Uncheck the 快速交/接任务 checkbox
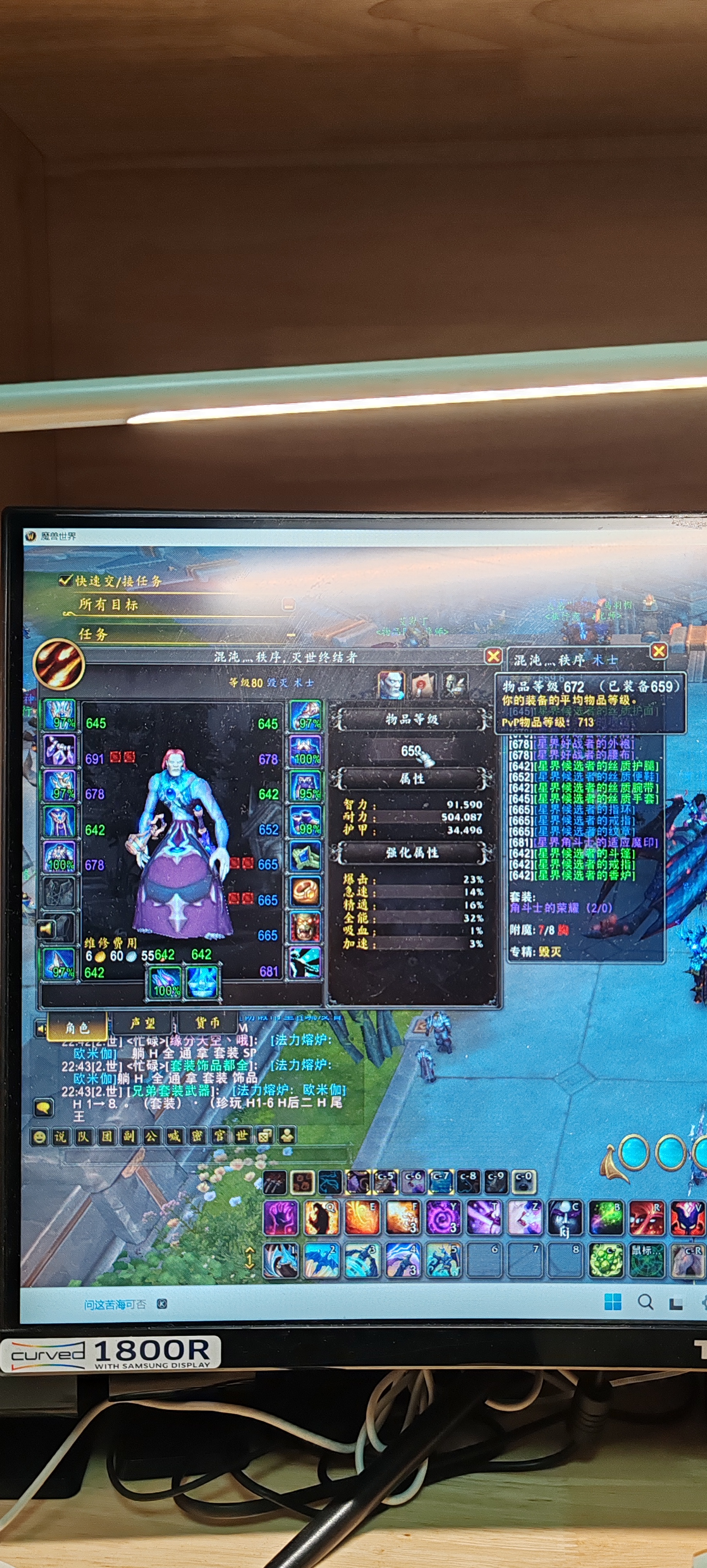The width and height of the screenshot is (707, 1568). pos(65,581)
